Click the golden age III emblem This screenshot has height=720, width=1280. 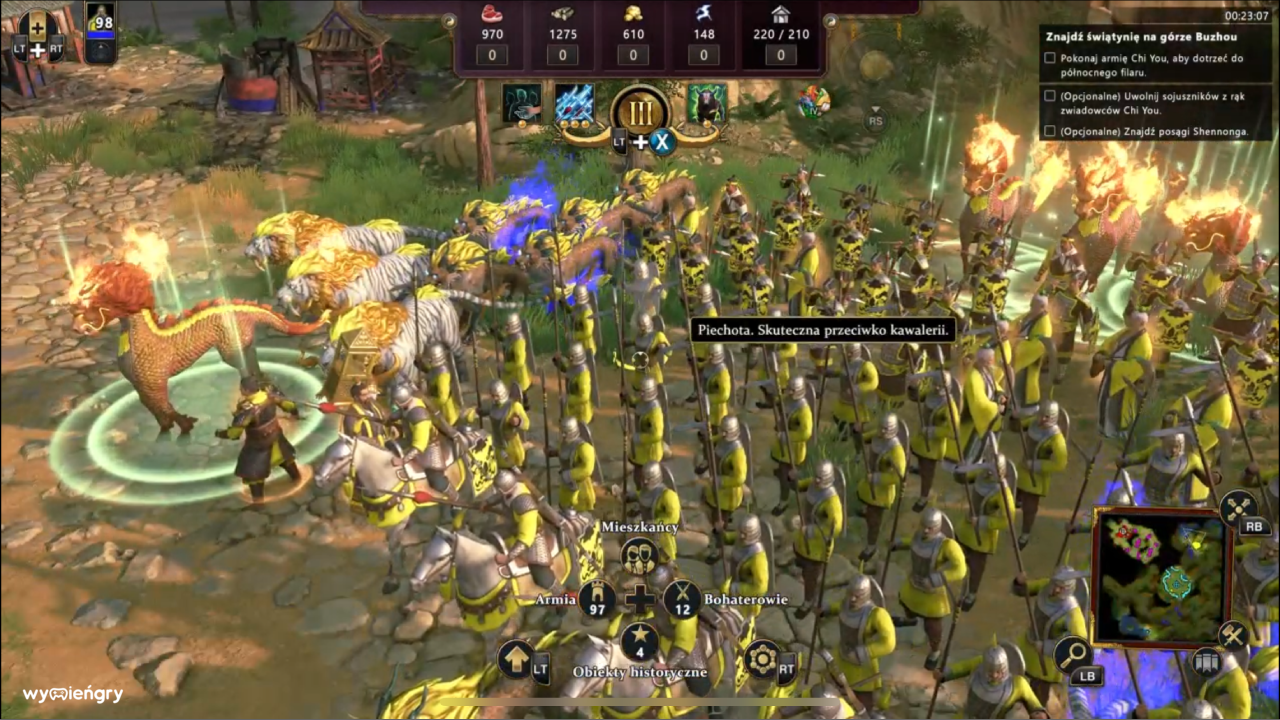pos(640,110)
